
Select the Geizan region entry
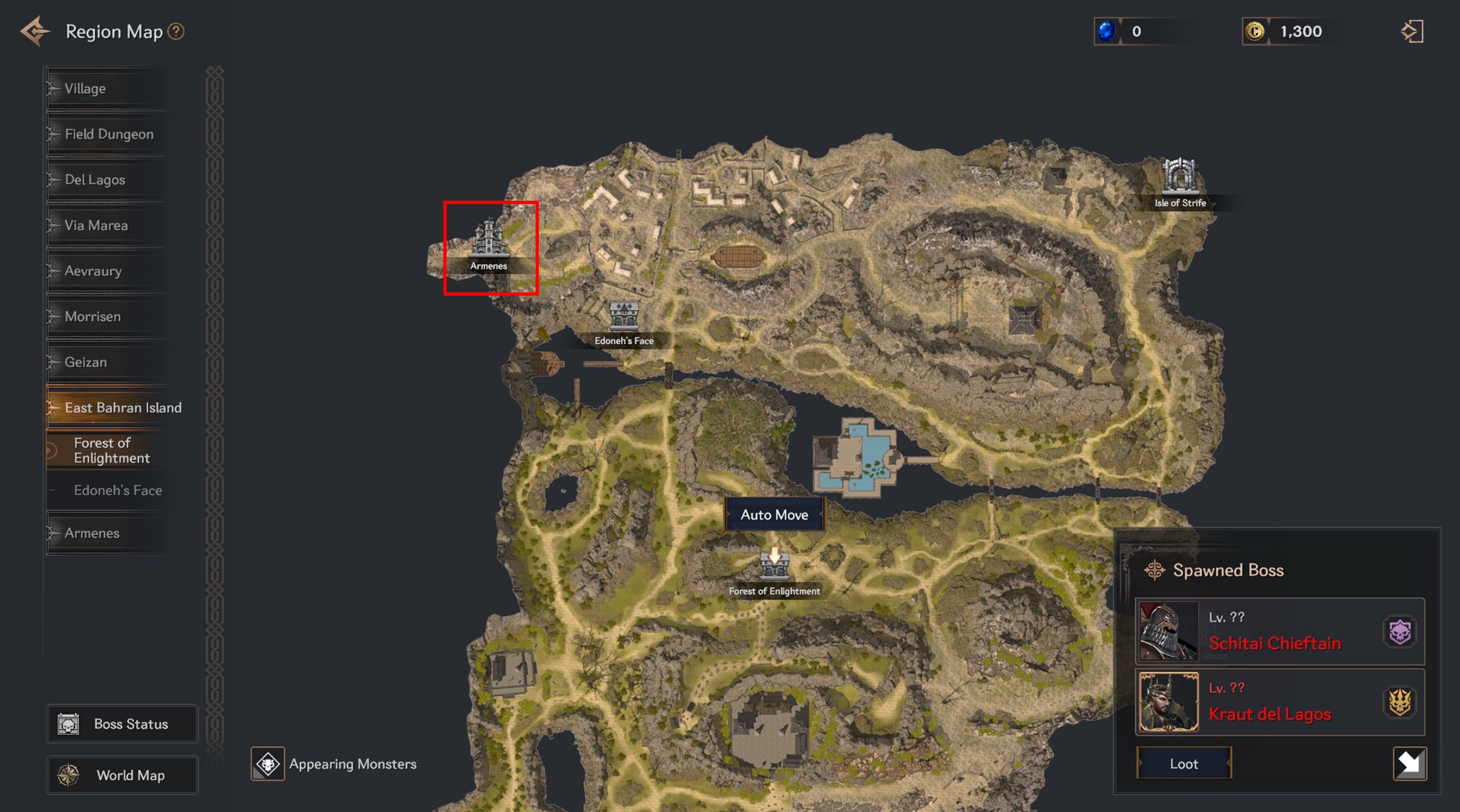tap(86, 362)
